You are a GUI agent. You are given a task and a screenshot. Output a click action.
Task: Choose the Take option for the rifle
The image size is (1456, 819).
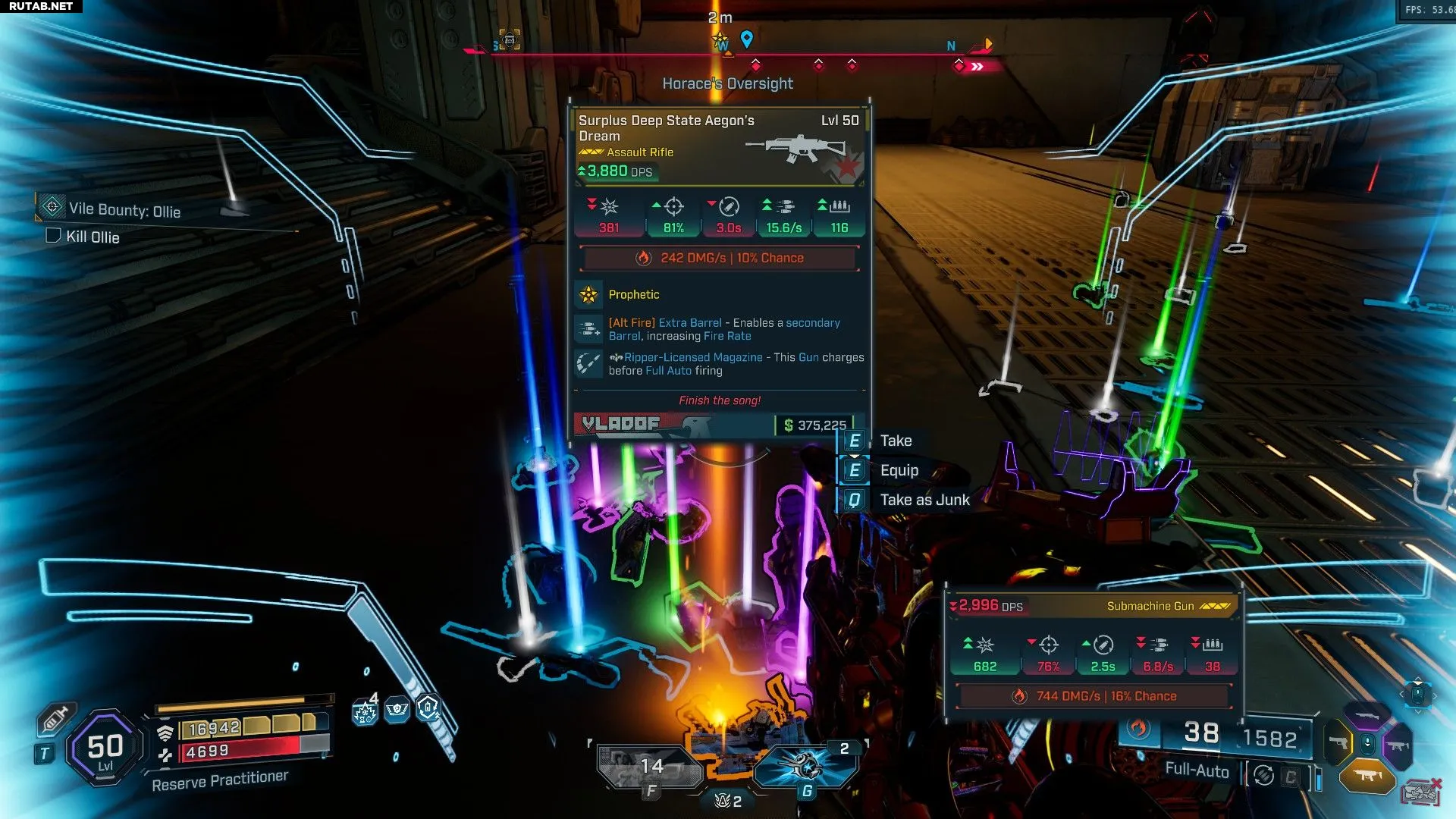click(x=895, y=441)
